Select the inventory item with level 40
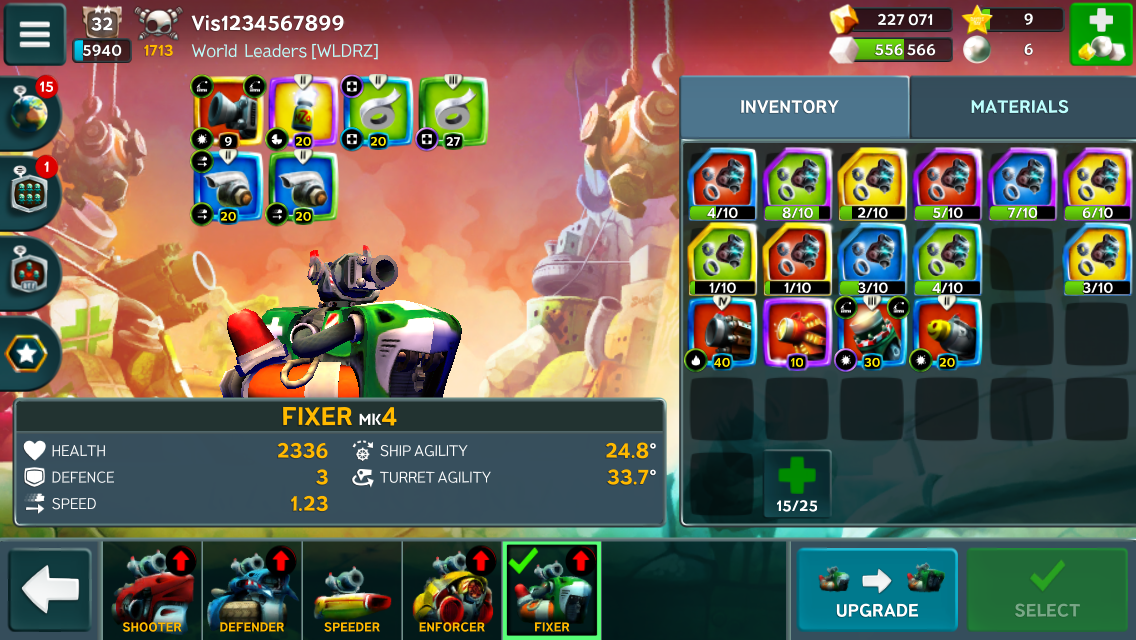The width and height of the screenshot is (1136, 640). click(722, 335)
